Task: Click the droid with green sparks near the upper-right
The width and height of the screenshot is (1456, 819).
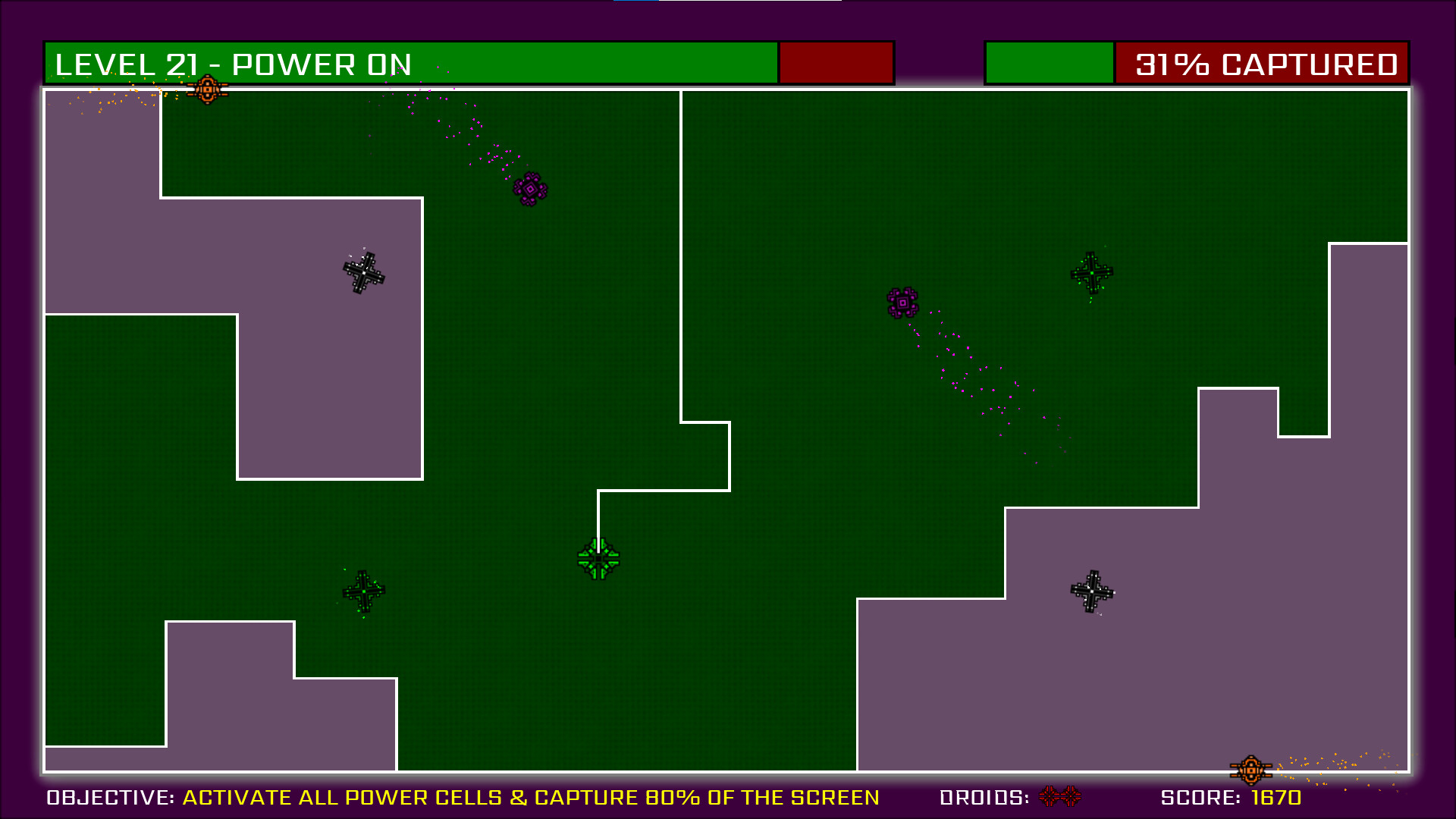Action: 1092,272
